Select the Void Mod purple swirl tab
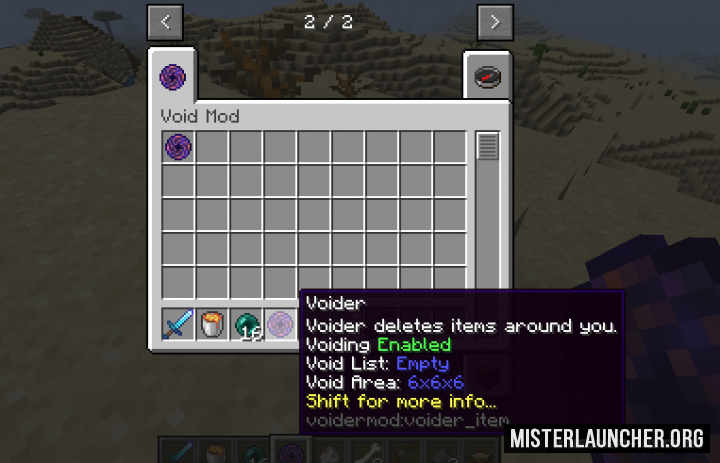Screen dimensions: 720x463 click(173, 76)
